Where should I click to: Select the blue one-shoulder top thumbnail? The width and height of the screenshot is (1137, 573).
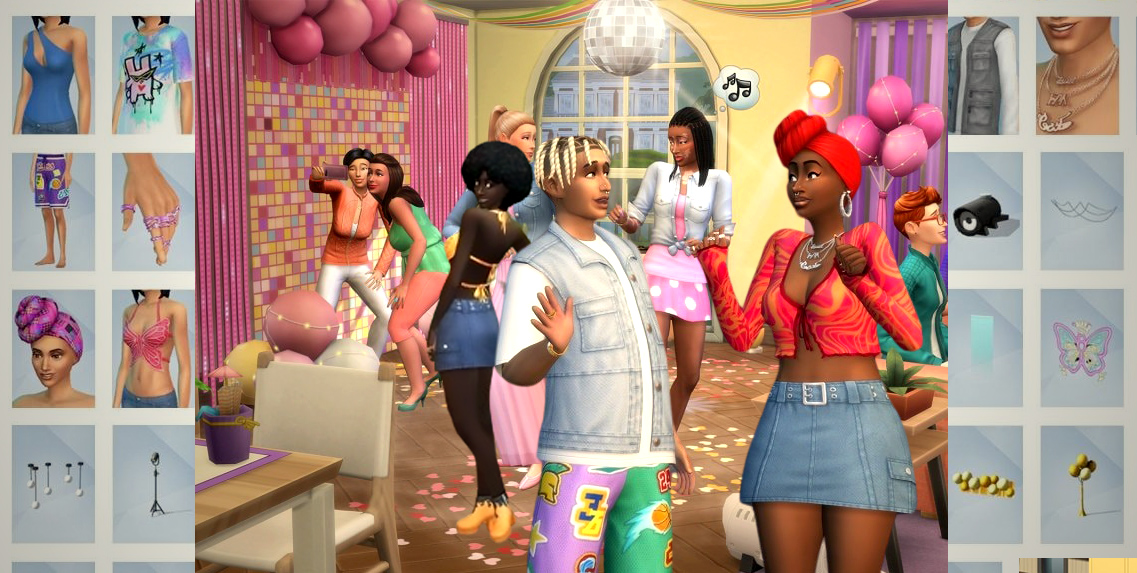[x=53, y=75]
